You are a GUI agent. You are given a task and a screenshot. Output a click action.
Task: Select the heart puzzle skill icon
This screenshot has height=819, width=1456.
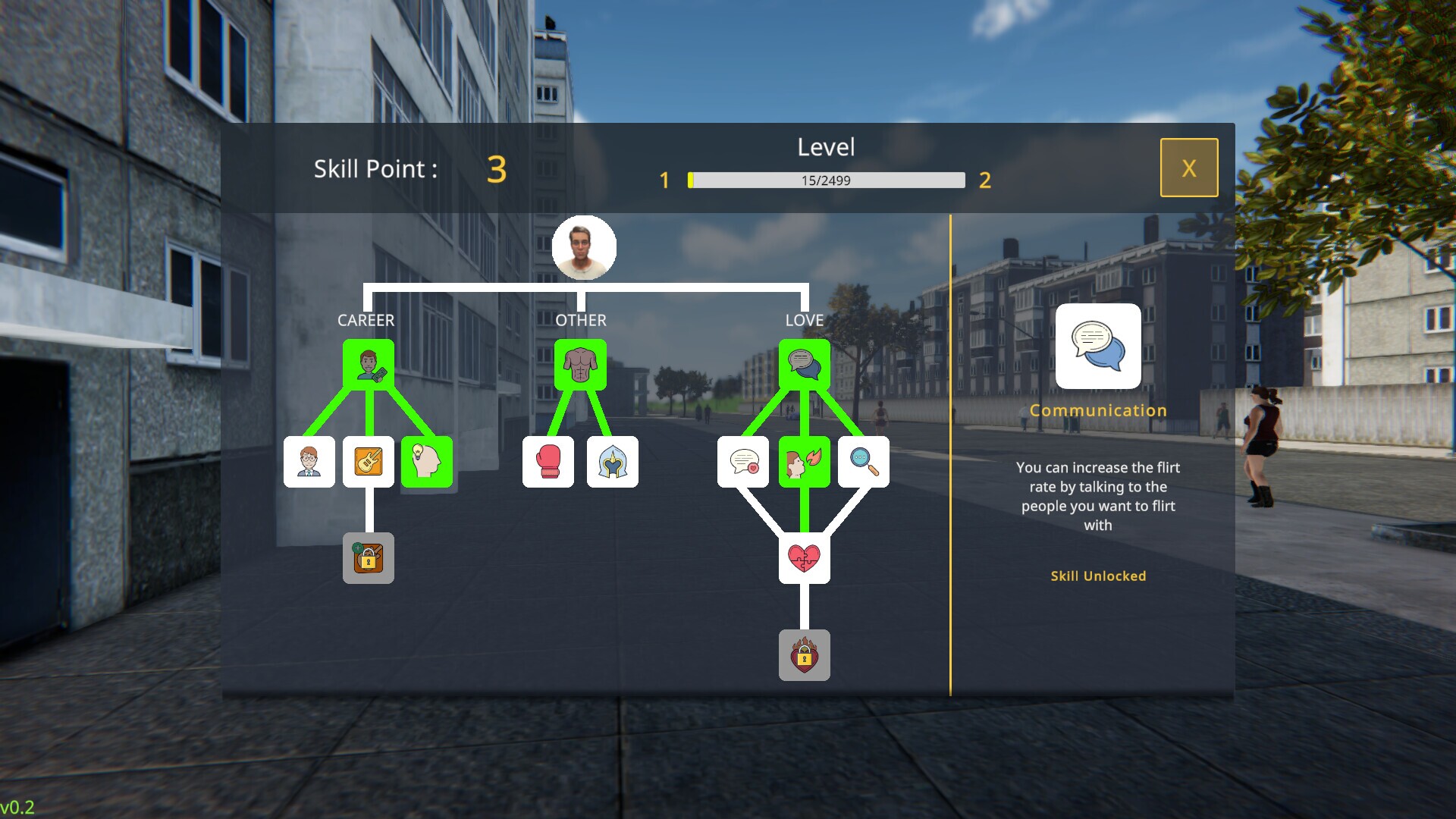point(805,557)
